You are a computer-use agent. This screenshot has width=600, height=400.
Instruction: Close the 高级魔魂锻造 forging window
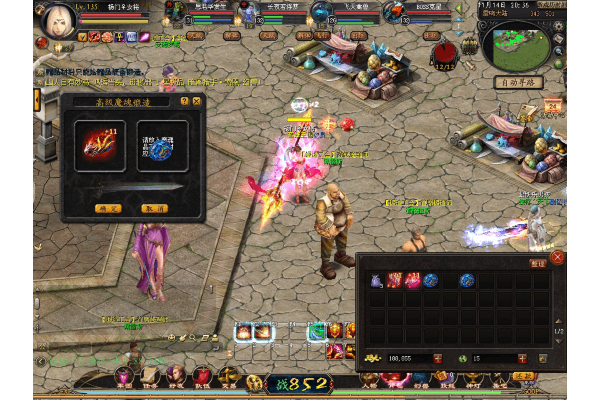click(x=196, y=101)
